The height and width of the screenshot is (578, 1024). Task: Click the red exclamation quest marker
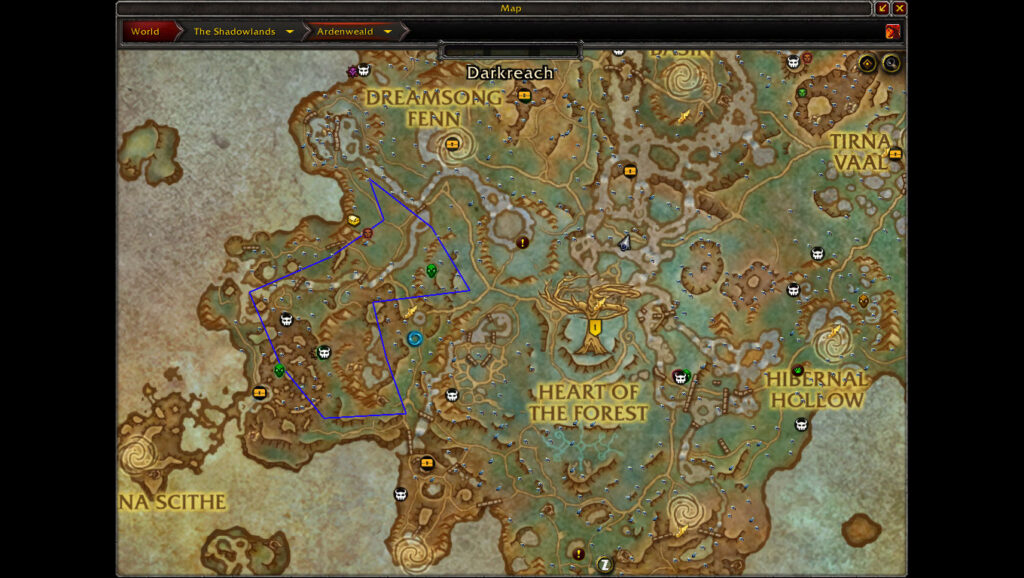click(522, 242)
